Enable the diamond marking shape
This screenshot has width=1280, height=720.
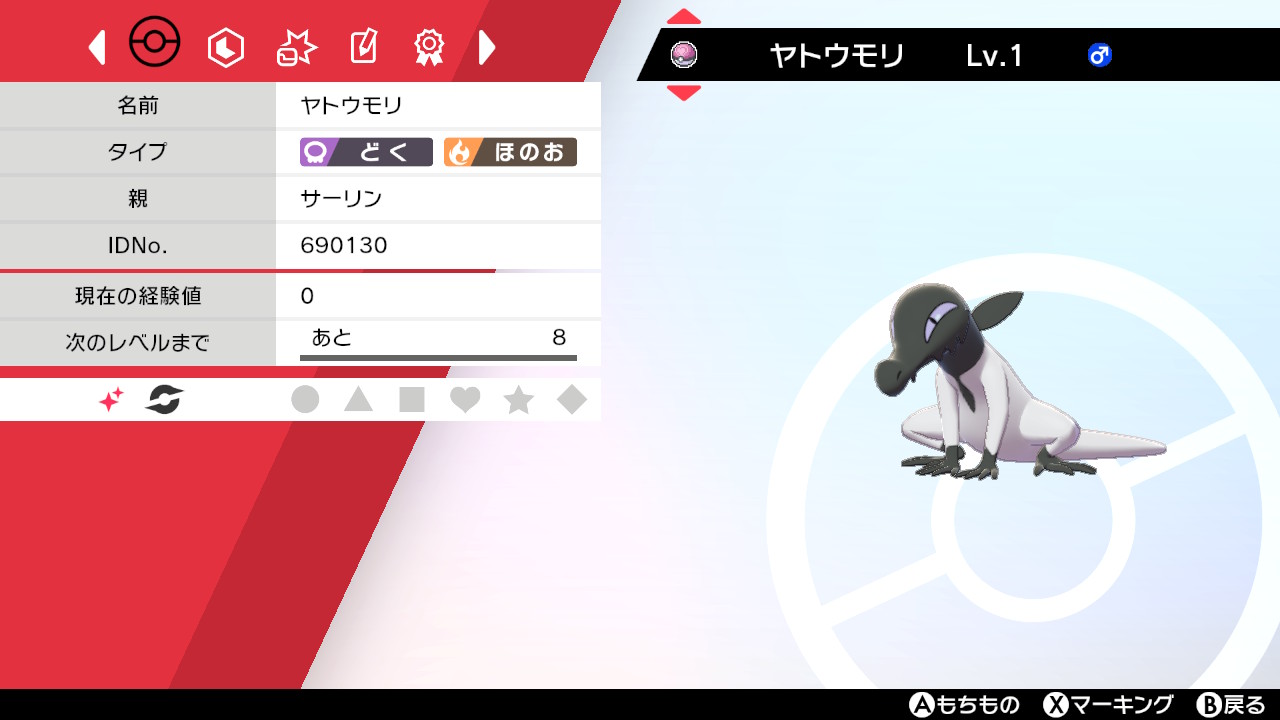click(x=572, y=399)
